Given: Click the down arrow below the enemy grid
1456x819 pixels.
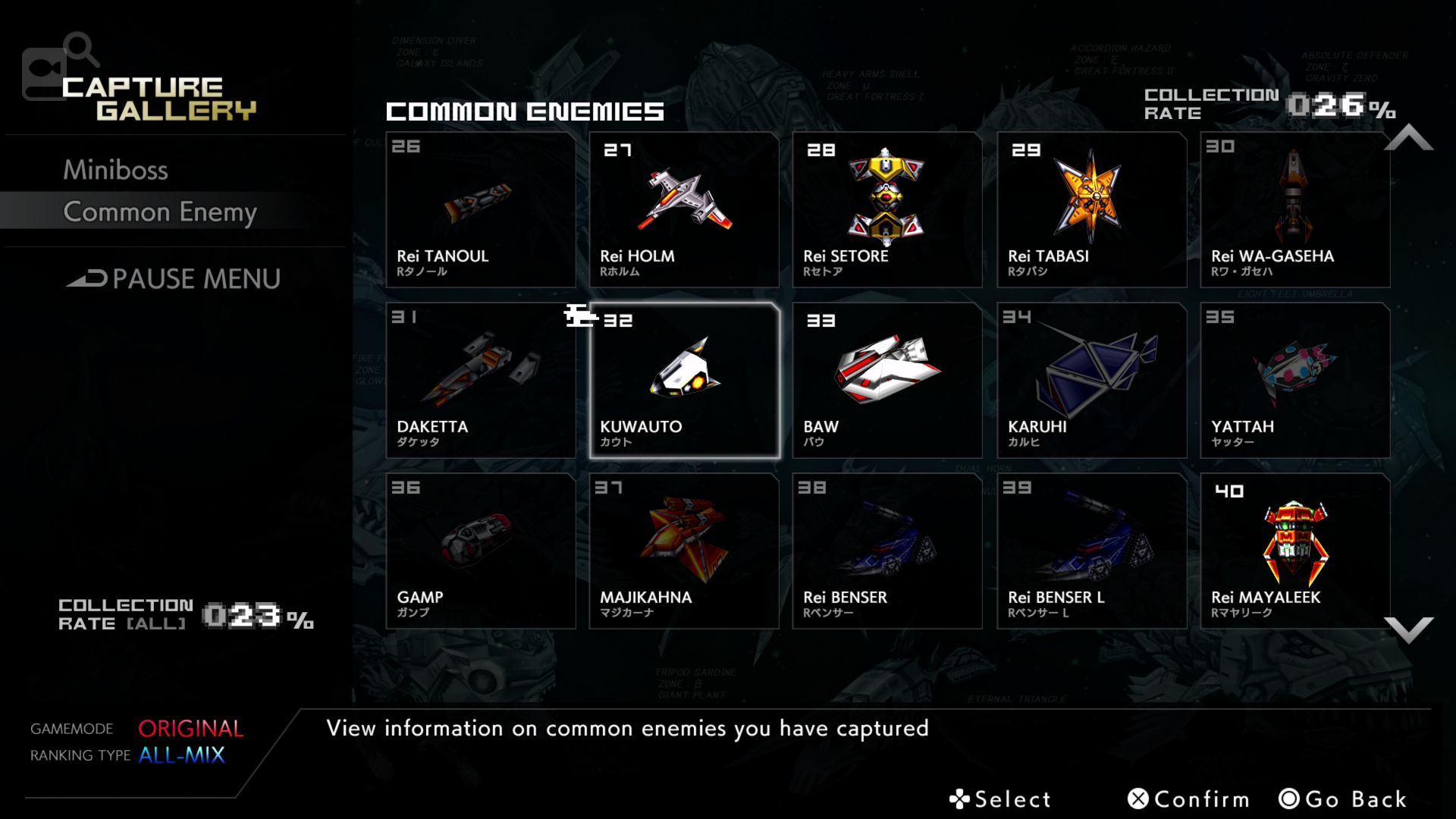Looking at the screenshot, I should 1408,629.
